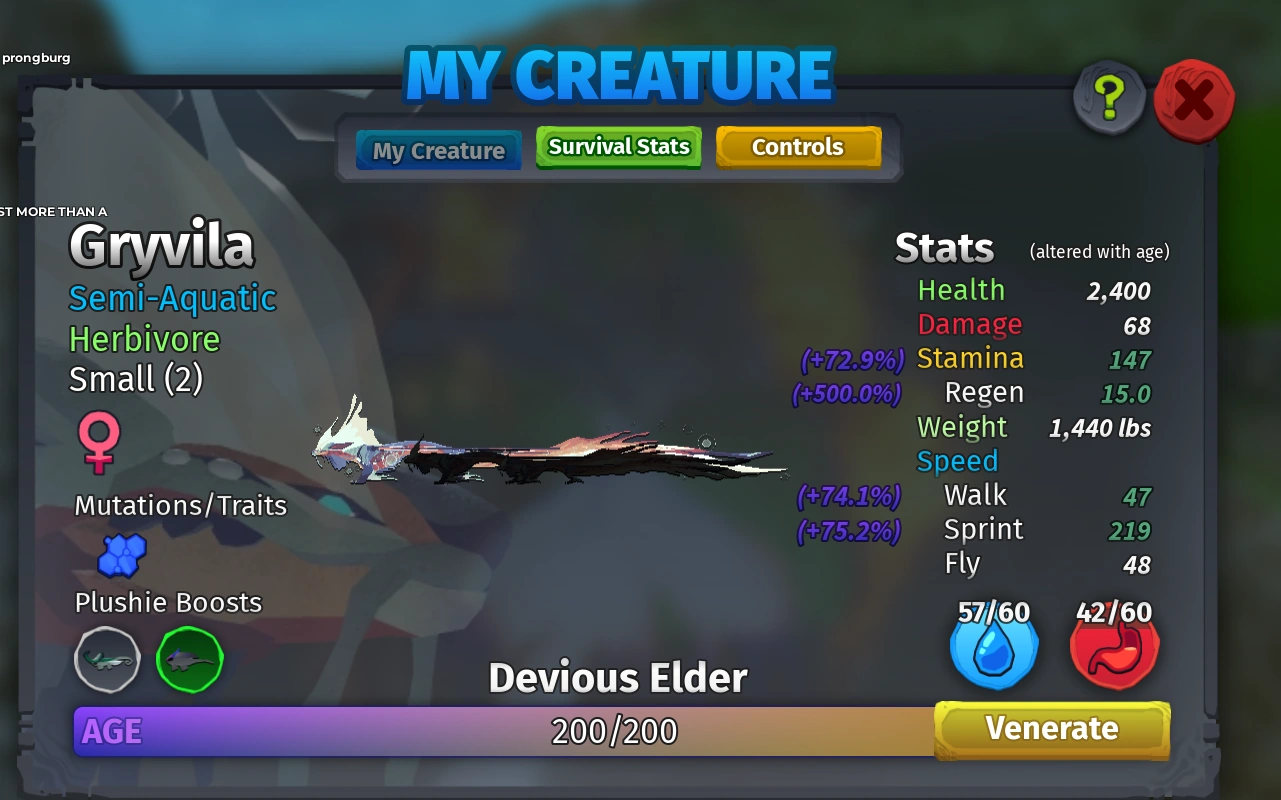Screen dimensions: 1281x800
Task: Click the Semi-Aquatic label
Action: 171,298
